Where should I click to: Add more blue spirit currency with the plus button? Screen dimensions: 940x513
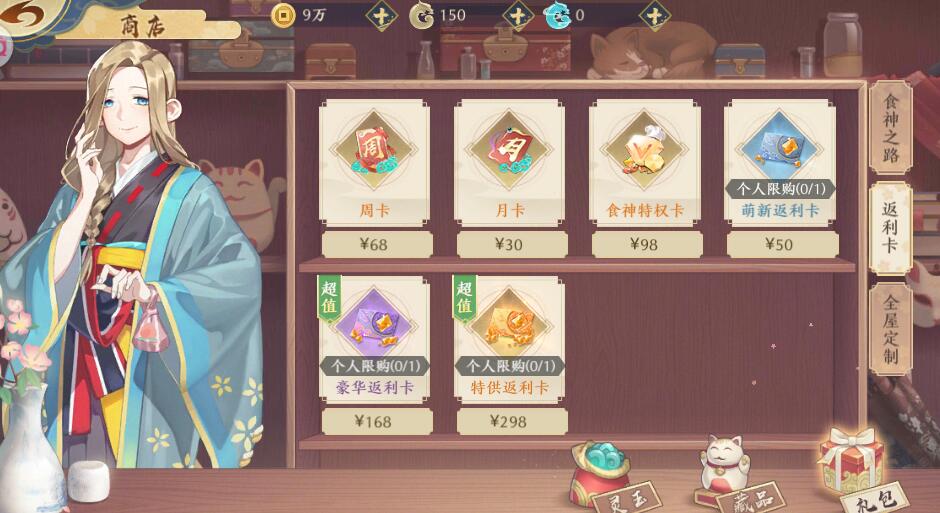pyautogui.click(x=654, y=15)
